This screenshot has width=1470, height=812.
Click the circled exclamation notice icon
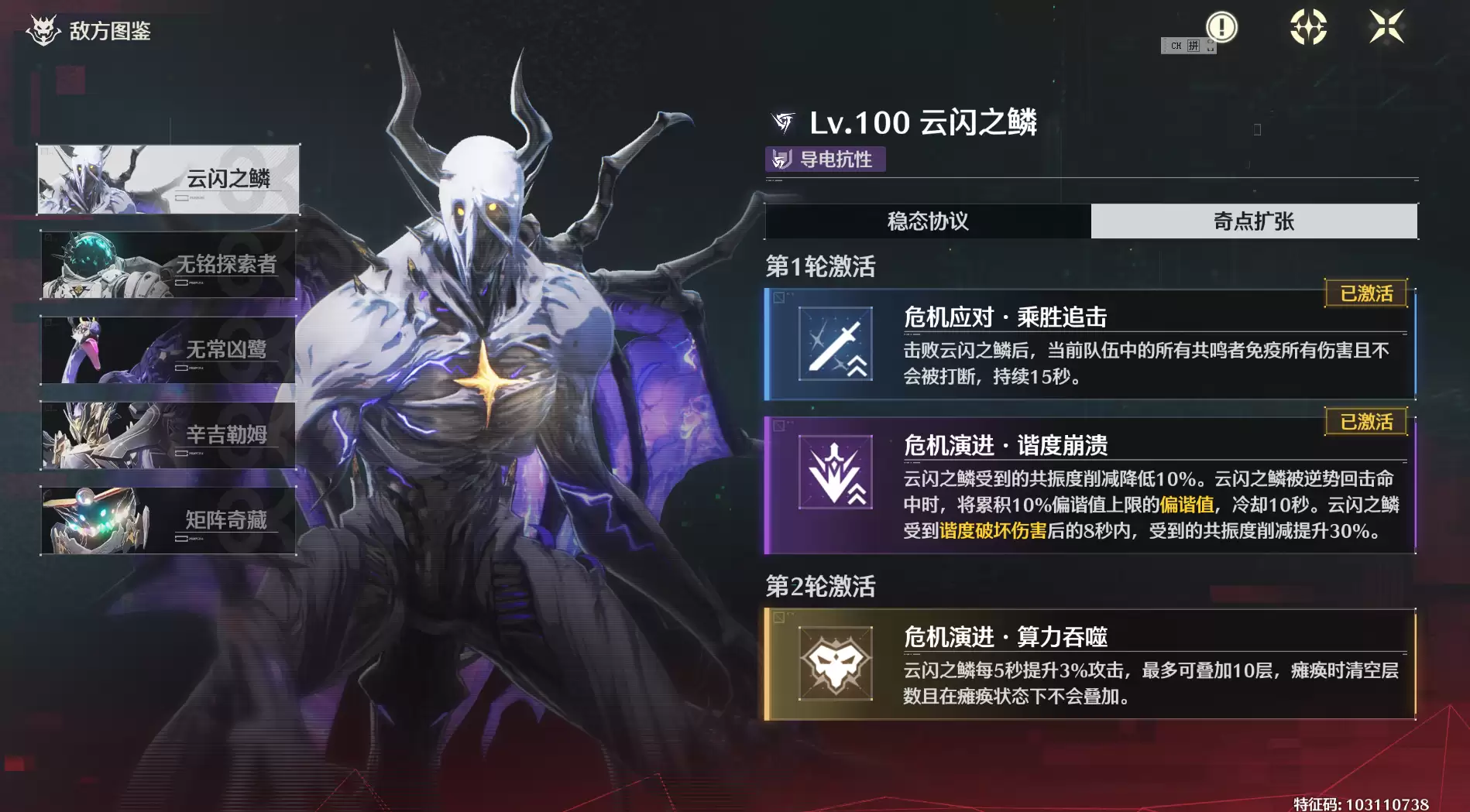tap(1223, 26)
